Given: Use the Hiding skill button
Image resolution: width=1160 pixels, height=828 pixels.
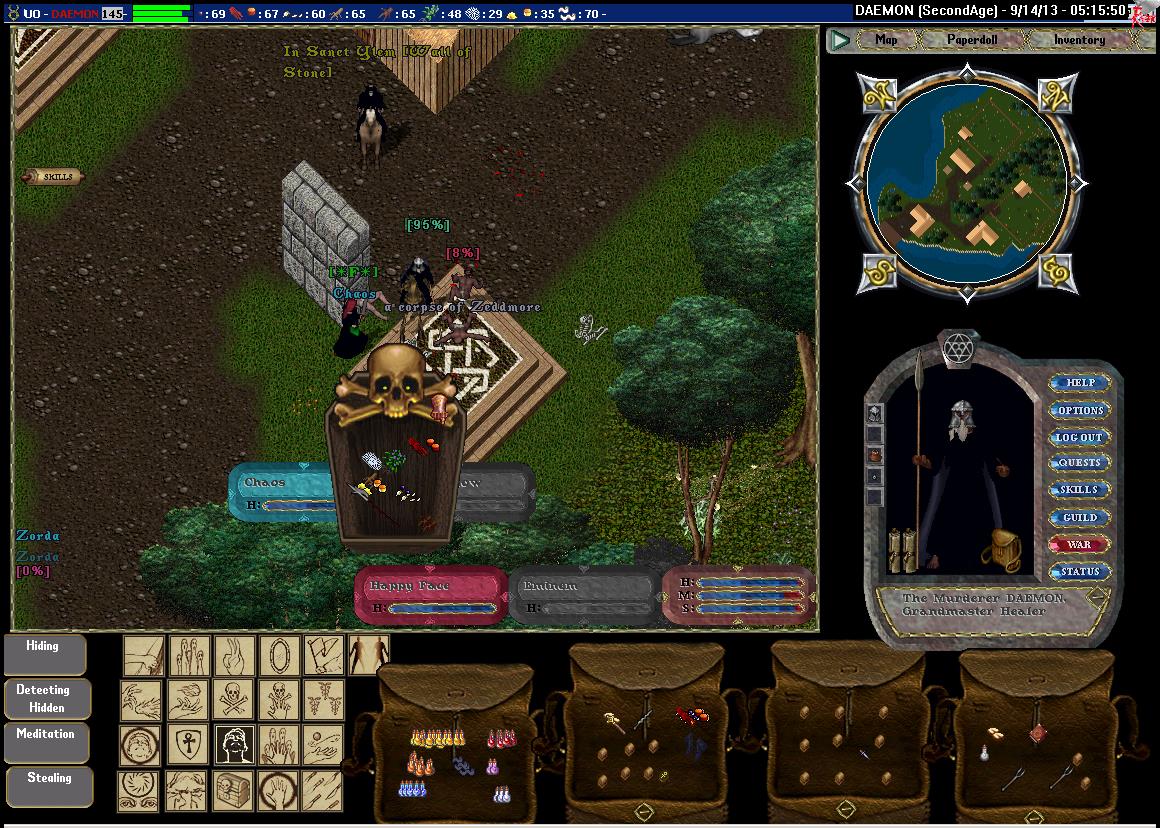Looking at the screenshot, I should [x=44, y=654].
